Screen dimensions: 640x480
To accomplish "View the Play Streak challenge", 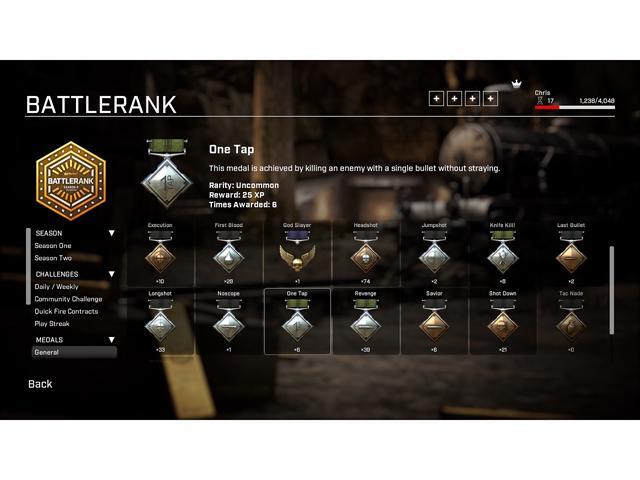I will (52, 323).
